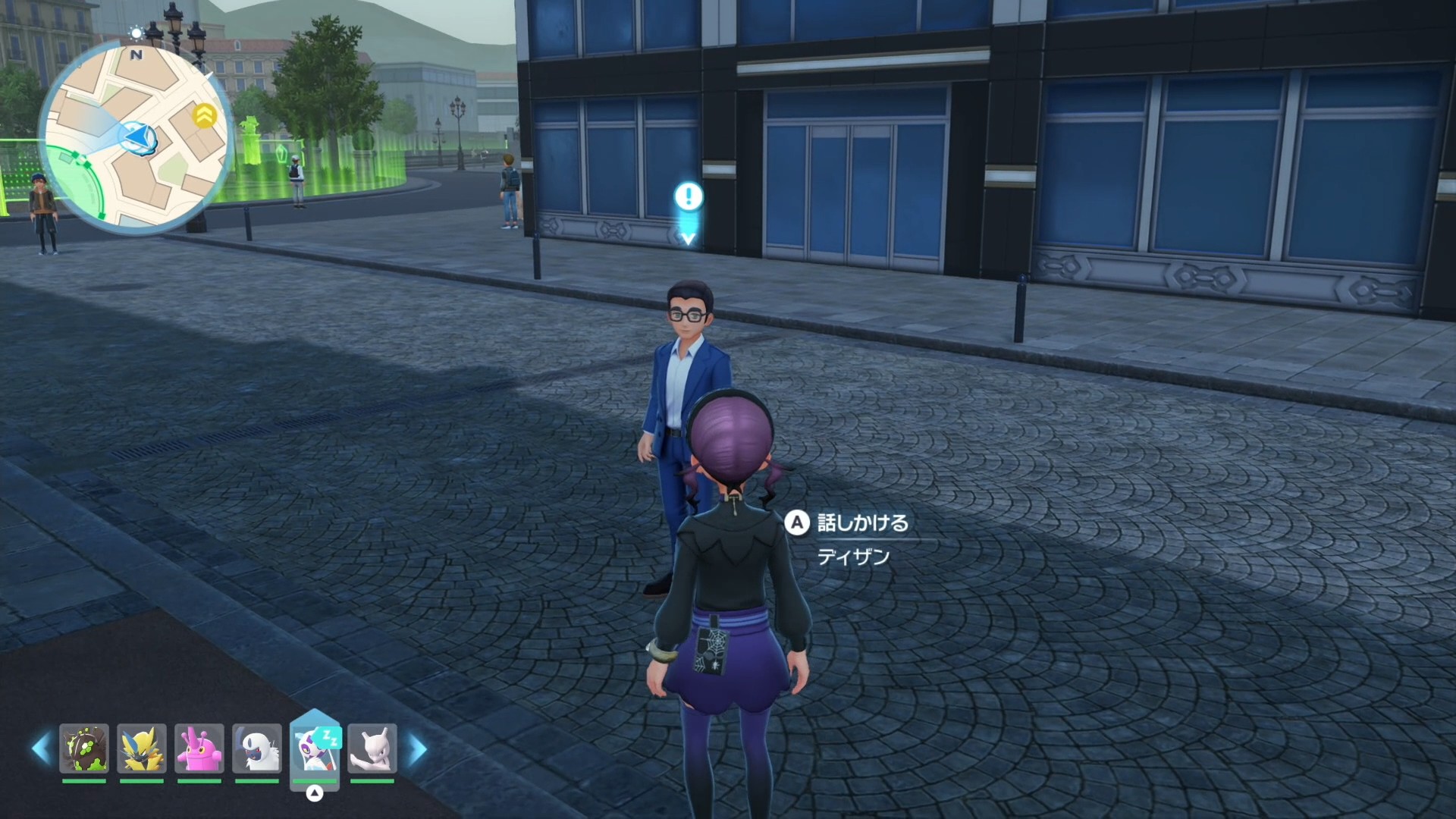Pick the pink Heracross party slot
Screen dimensions: 1456x819
tap(199, 748)
